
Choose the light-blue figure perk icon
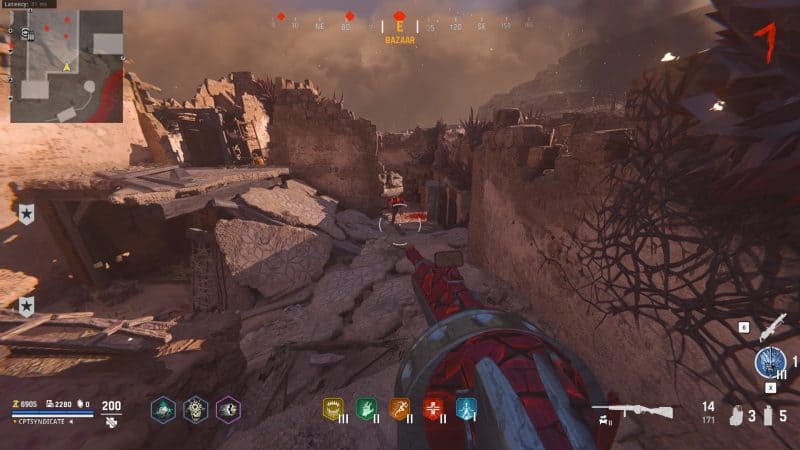click(466, 408)
